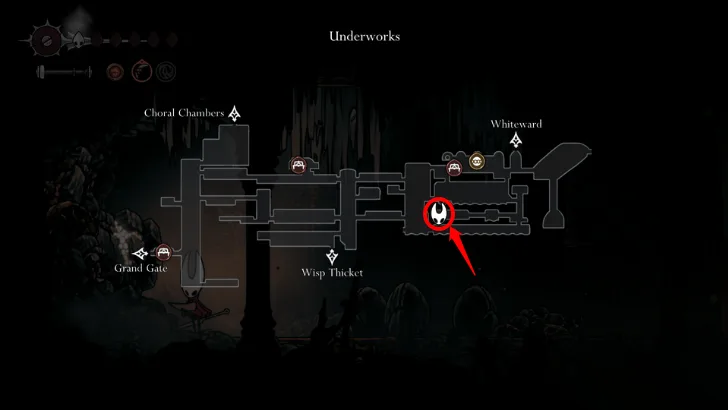Image resolution: width=728 pixels, height=410 pixels.
Task: Choose the Choral Chambers exit arrow
Action: click(x=235, y=113)
